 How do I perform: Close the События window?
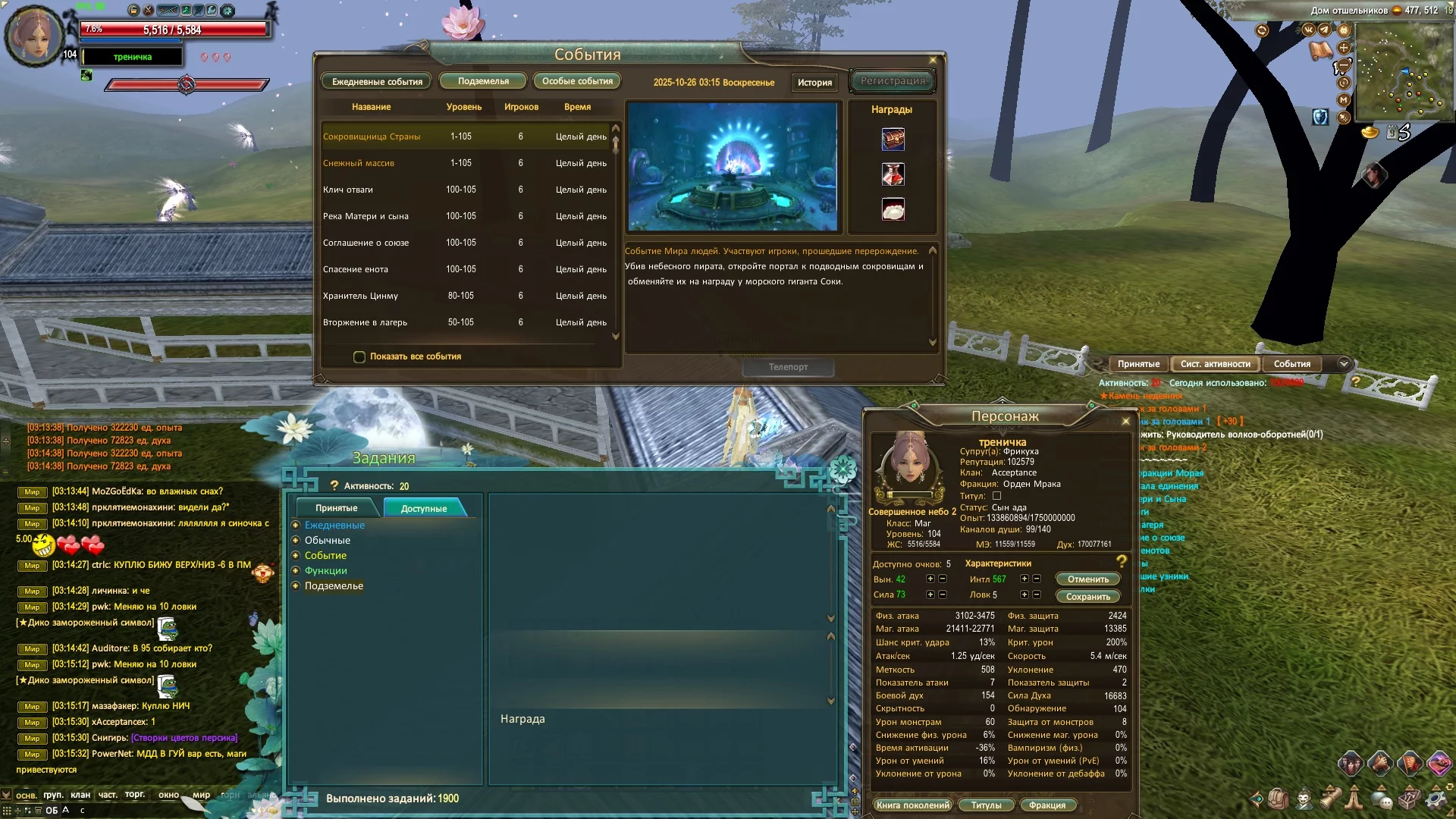pyautogui.click(x=933, y=60)
